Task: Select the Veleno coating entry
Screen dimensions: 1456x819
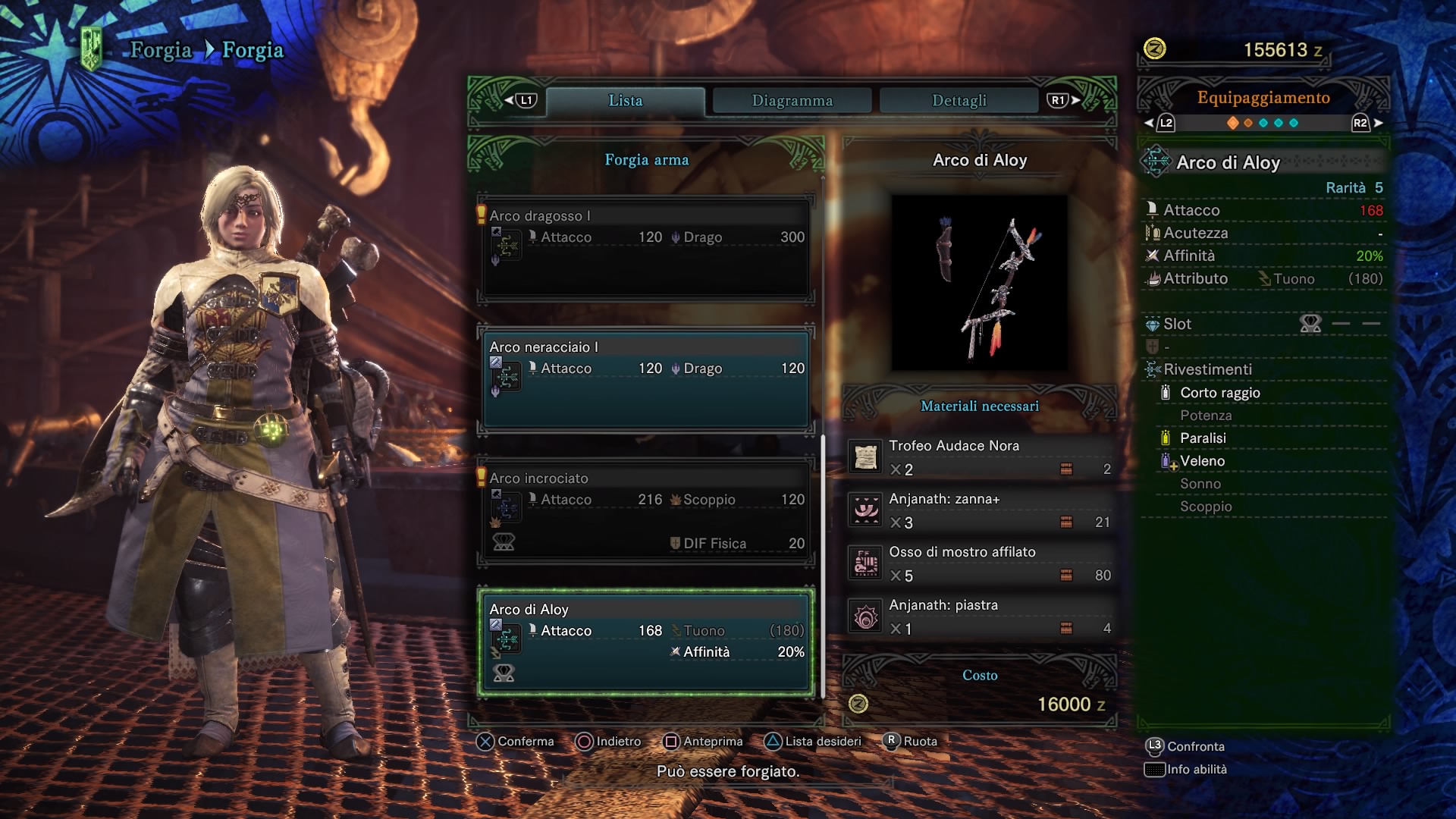Action: [x=1202, y=461]
